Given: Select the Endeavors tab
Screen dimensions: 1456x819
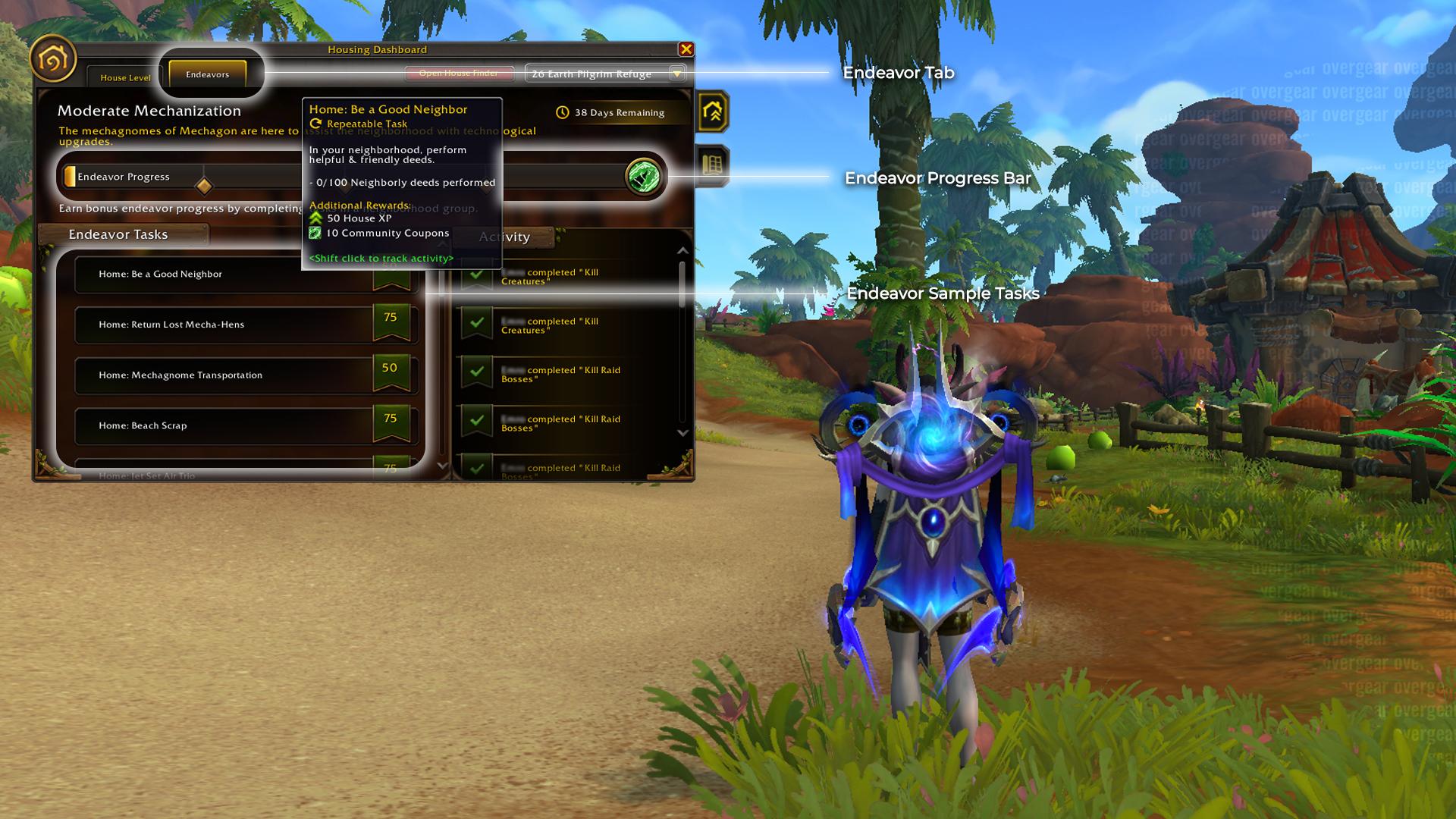Looking at the screenshot, I should point(207,74).
